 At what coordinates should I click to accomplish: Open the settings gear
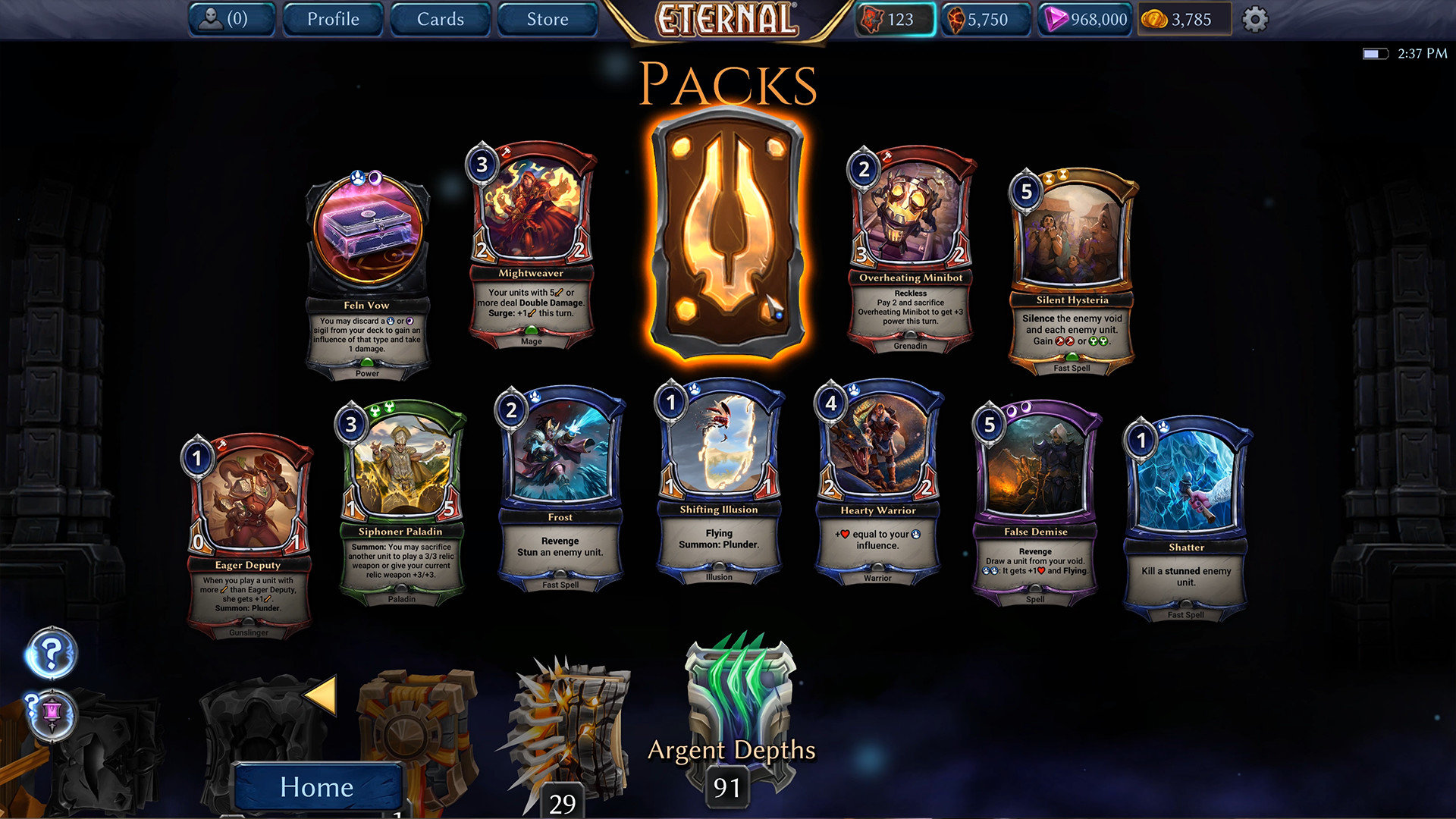pos(1254,20)
